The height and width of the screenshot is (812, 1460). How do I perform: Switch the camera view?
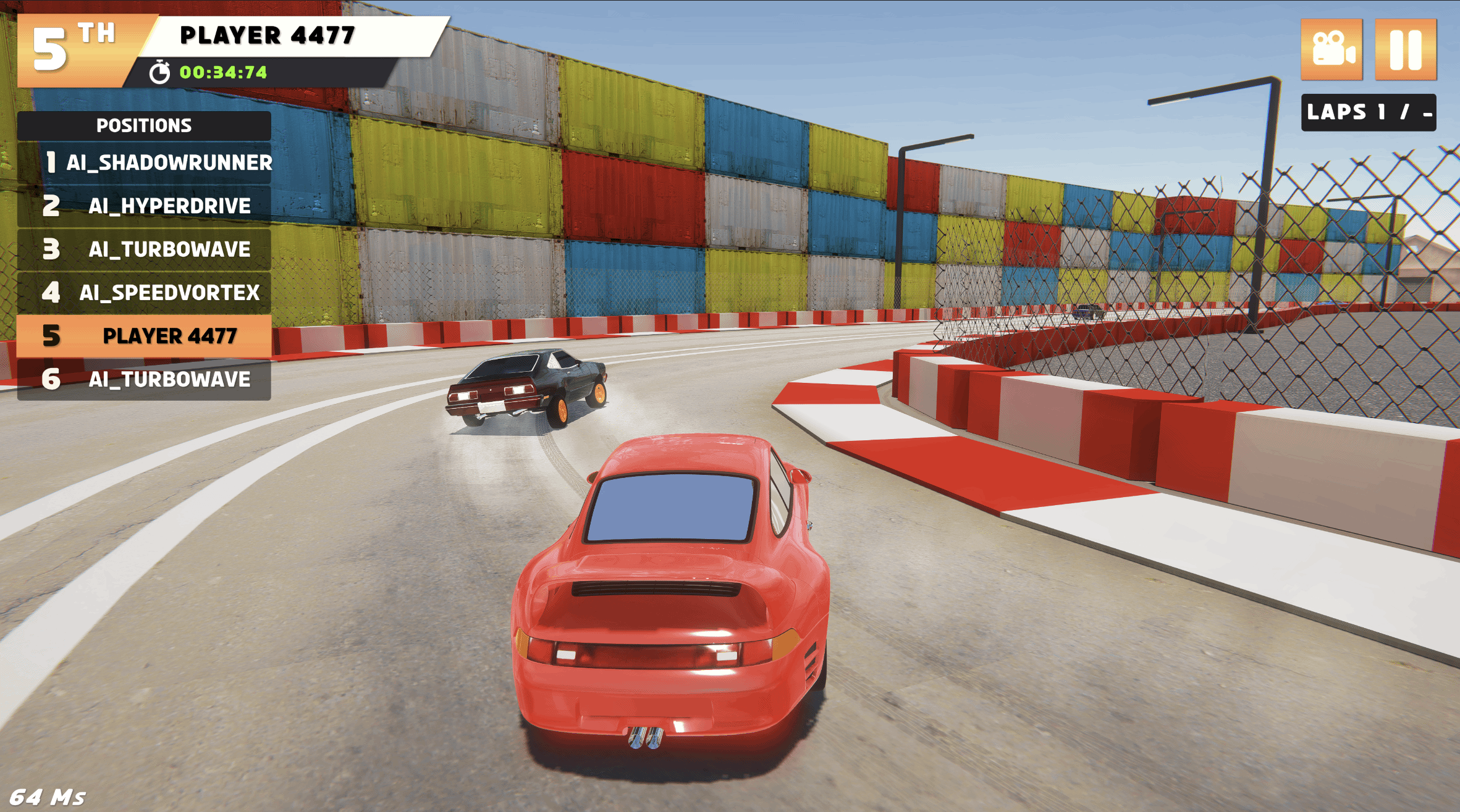click(1331, 50)
